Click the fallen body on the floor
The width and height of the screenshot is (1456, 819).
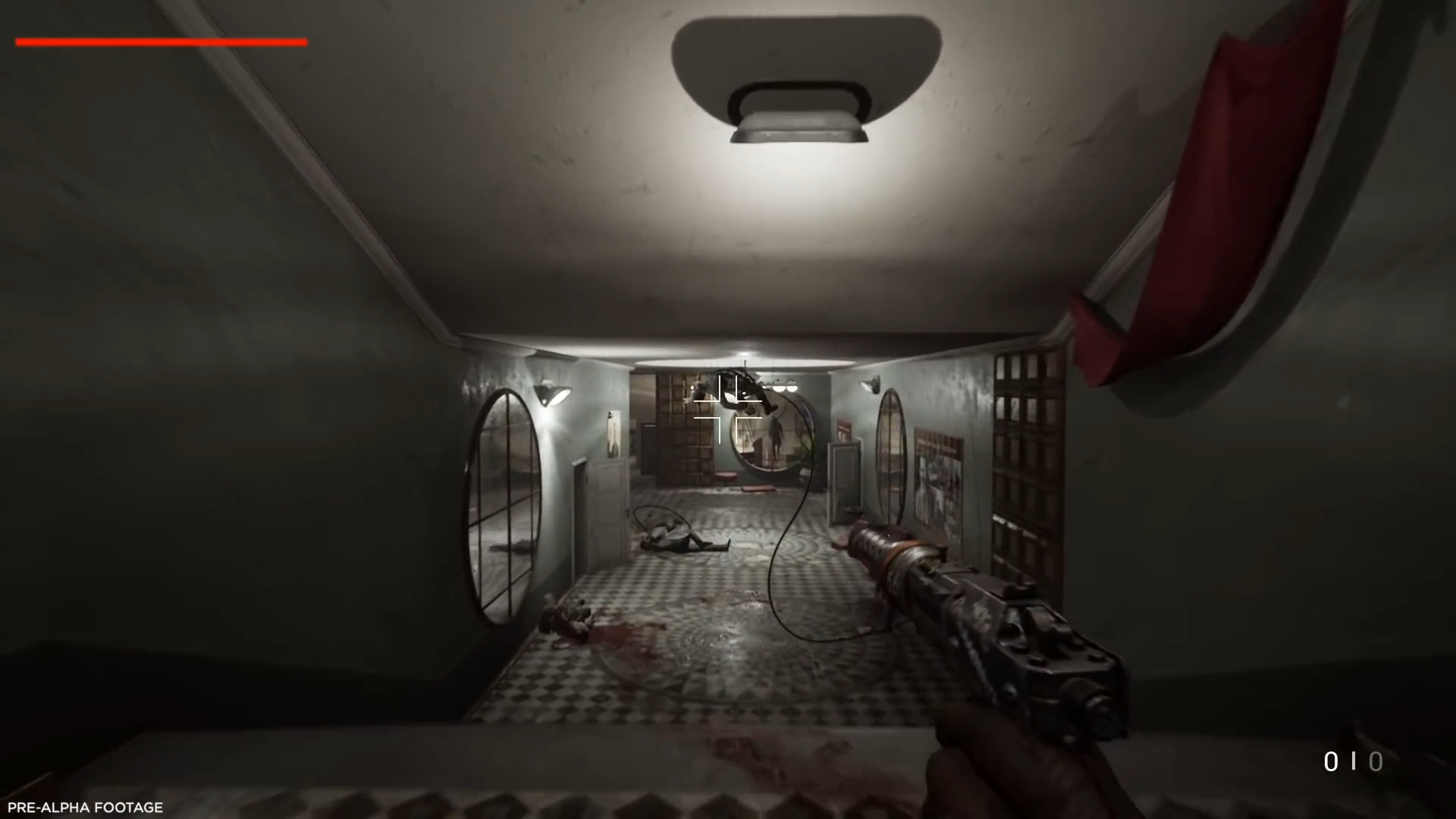[x=675, y=538]
